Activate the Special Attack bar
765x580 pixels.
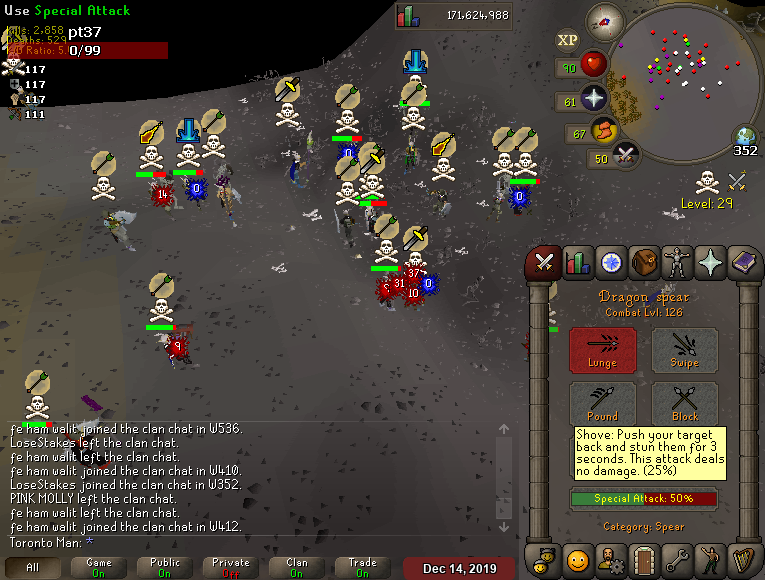click(643, 498)
